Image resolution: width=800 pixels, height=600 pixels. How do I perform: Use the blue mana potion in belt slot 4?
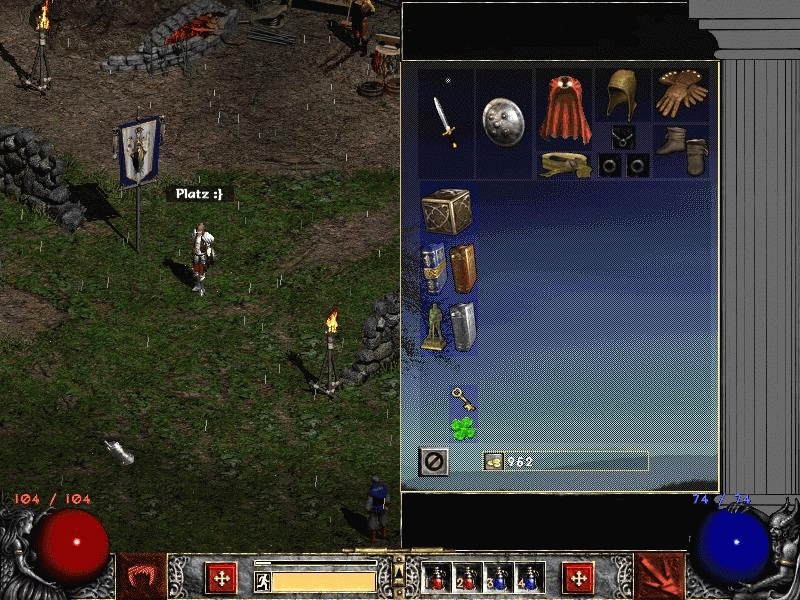[x=527, y=578]
